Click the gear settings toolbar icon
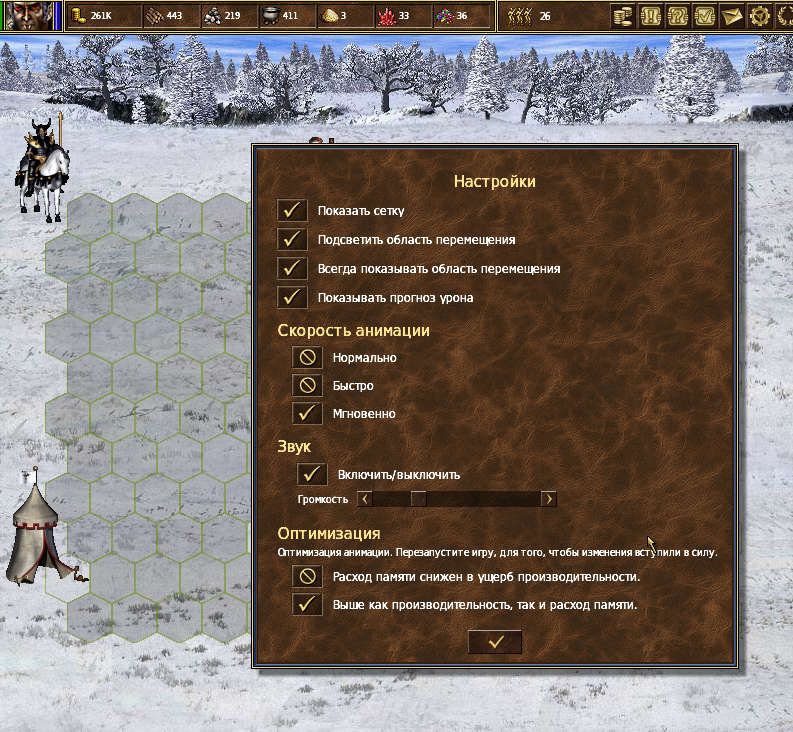Image resolution: width=793 pixels, height=732 pixels. [x=759, y=16]
